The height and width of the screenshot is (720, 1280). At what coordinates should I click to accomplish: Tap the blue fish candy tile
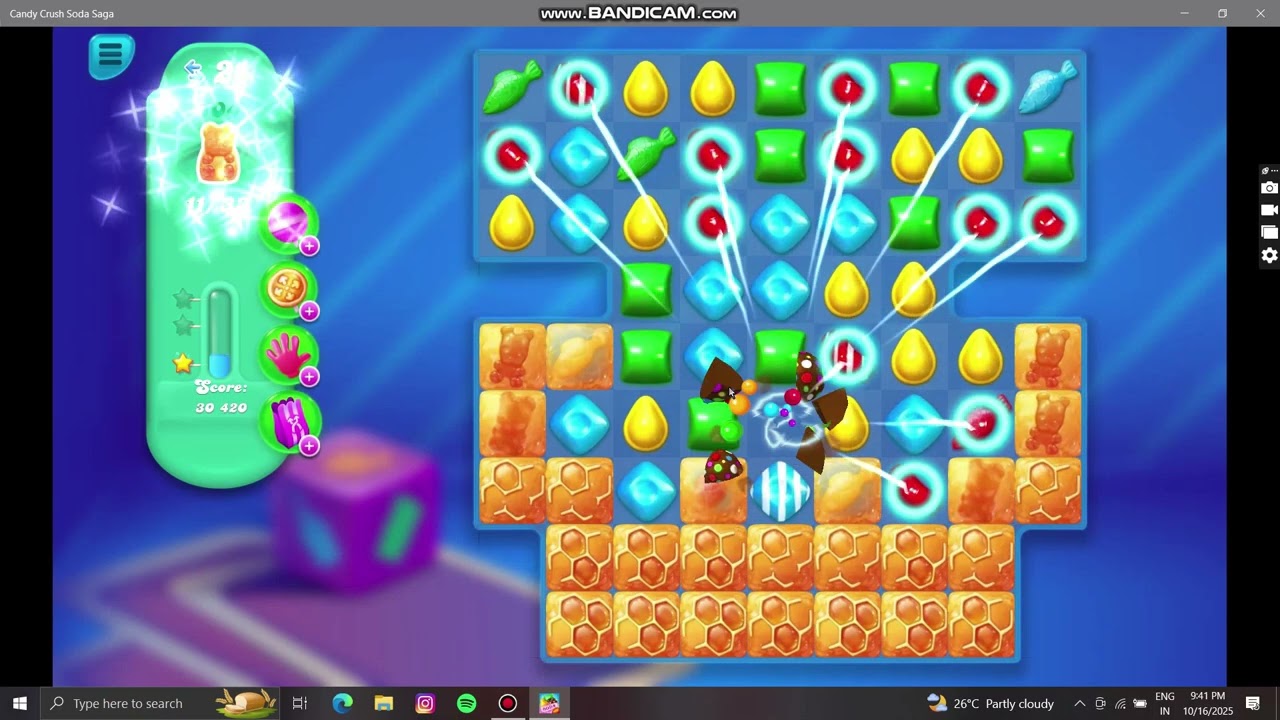pyautogui.click(x=1048, y=87)
